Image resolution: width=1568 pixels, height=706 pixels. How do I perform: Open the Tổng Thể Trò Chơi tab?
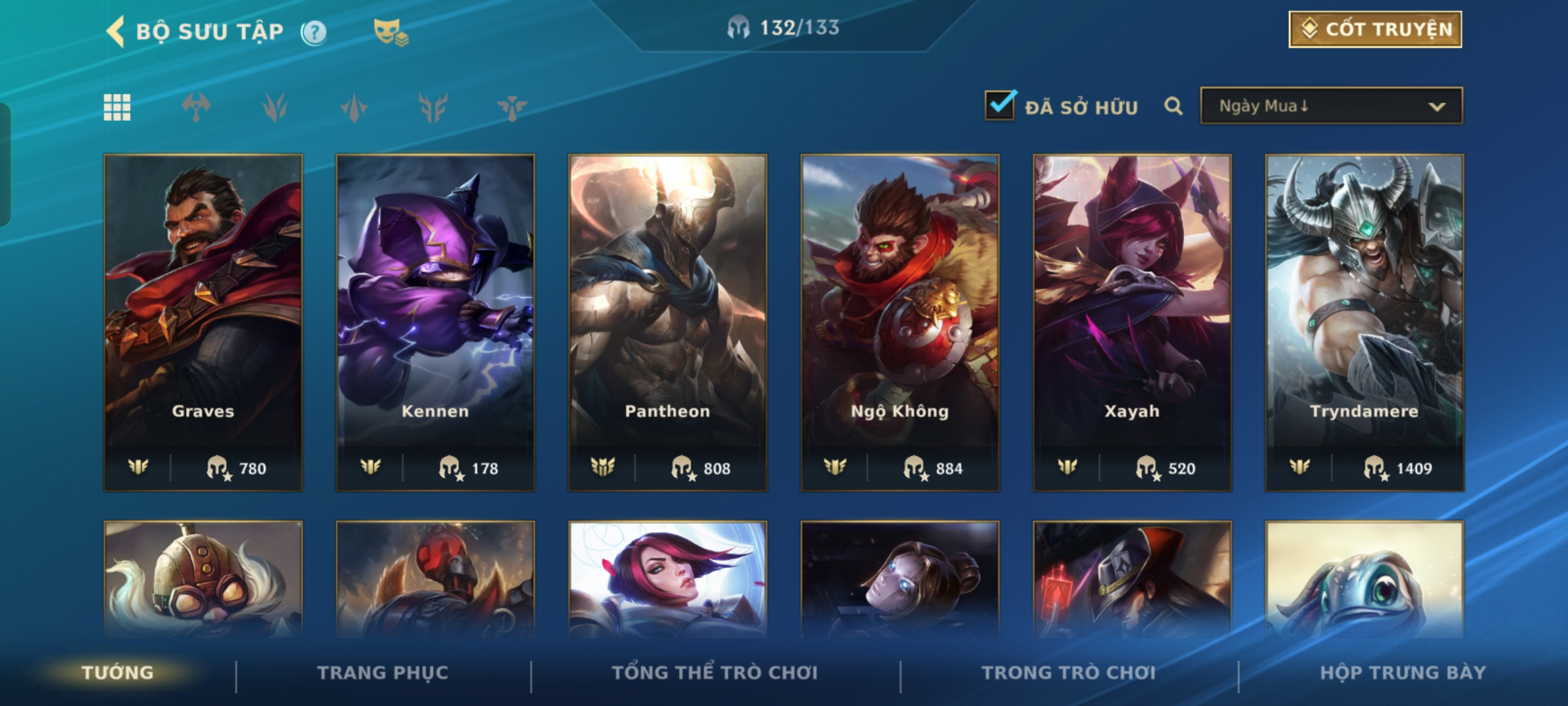coord(715,673)
